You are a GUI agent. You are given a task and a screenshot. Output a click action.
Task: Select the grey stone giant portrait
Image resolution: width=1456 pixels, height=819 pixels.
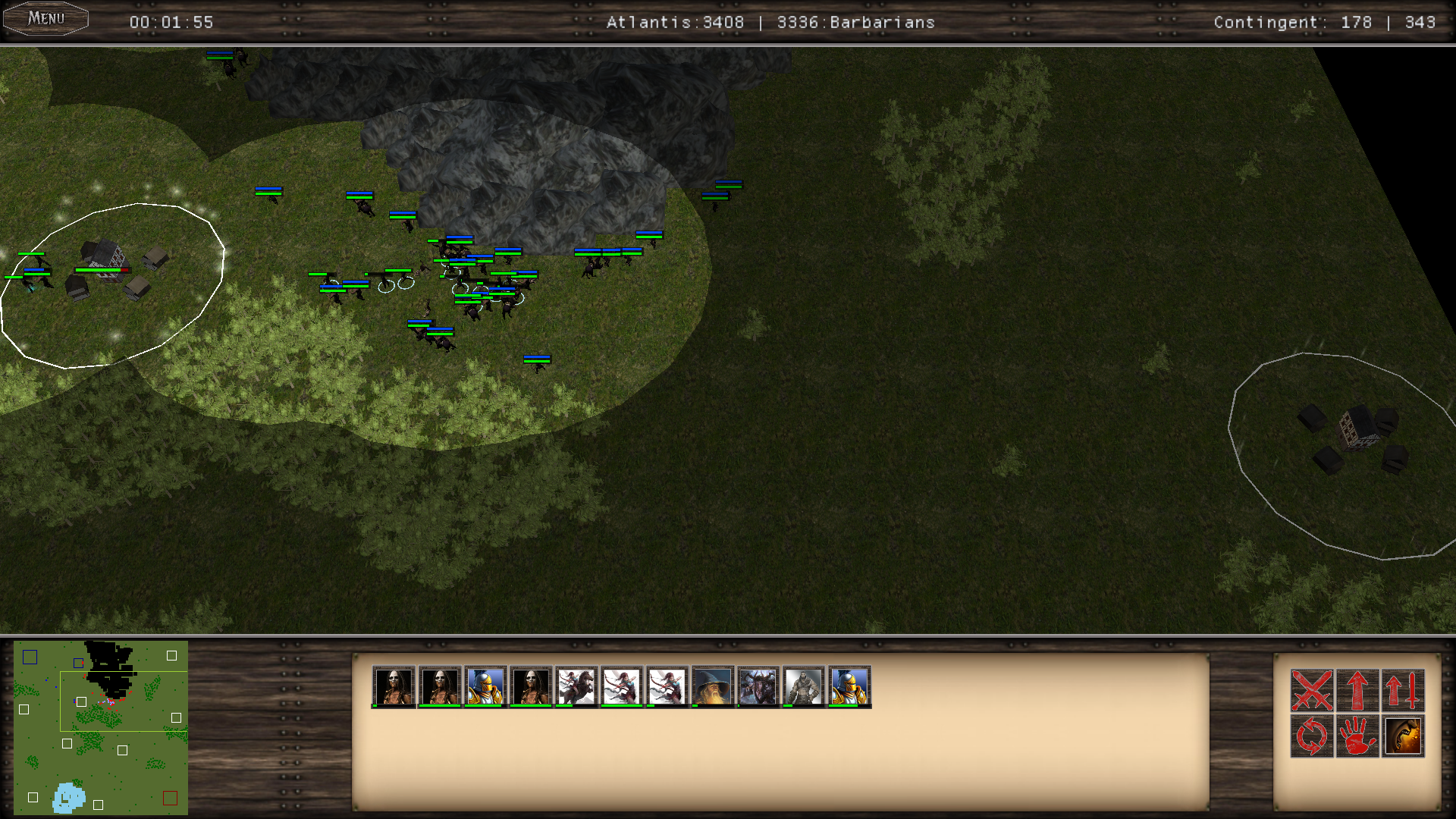tap(804, 686)
